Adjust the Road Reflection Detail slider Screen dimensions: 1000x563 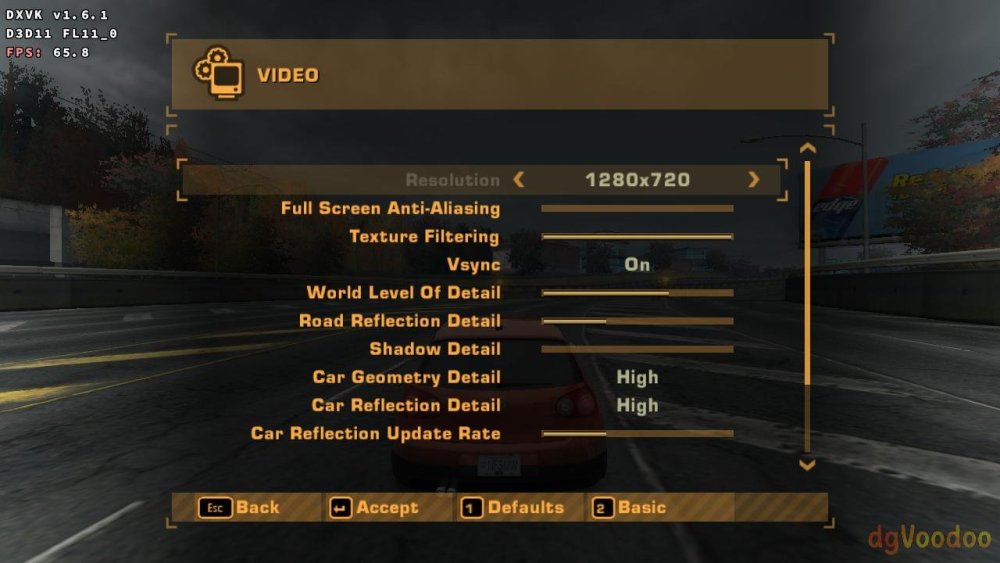(637, 321)
